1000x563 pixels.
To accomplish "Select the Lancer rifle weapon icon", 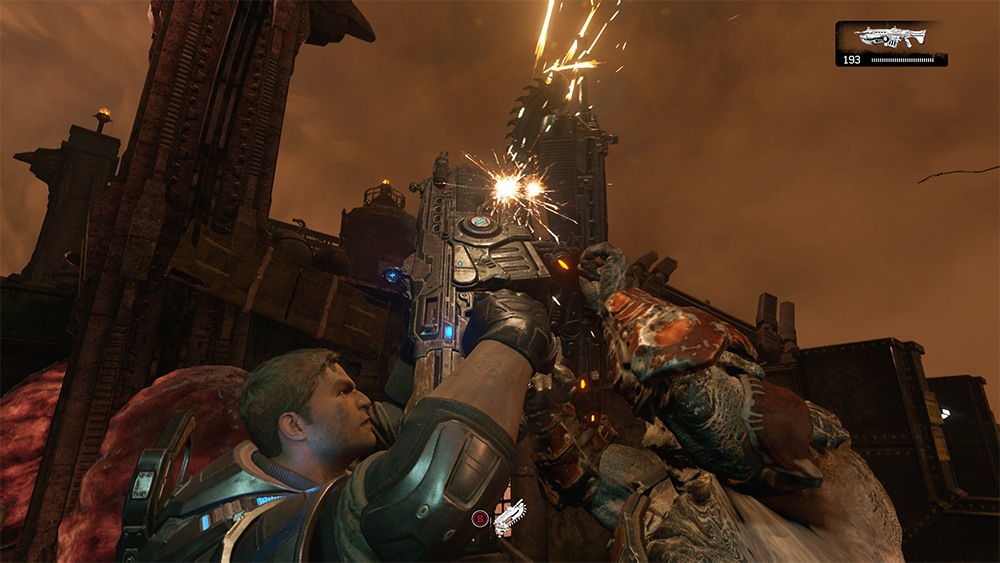I will [x=890, y=37].
